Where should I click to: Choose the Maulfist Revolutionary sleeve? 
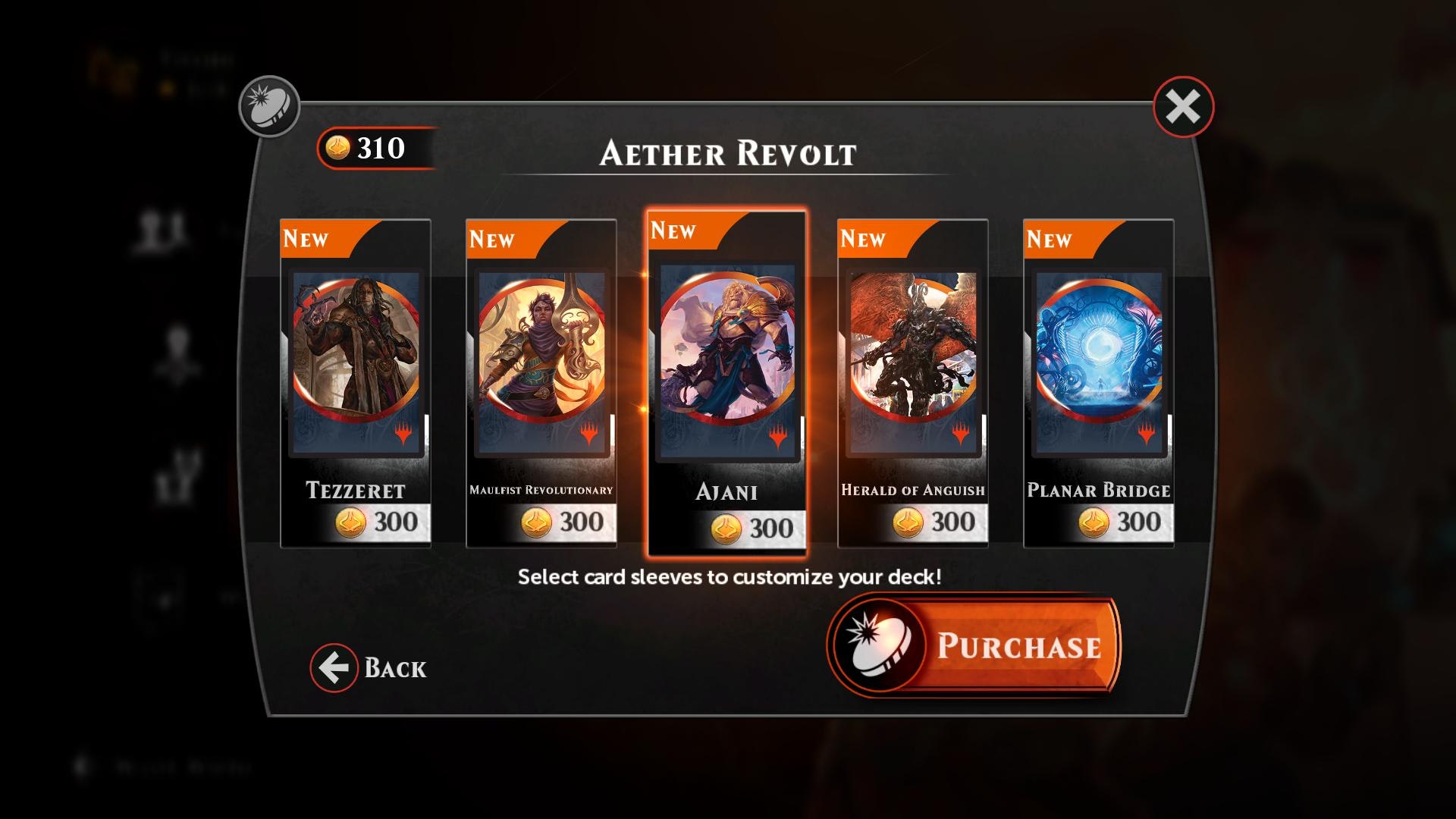pyautogui.click(x=541, y=383)
